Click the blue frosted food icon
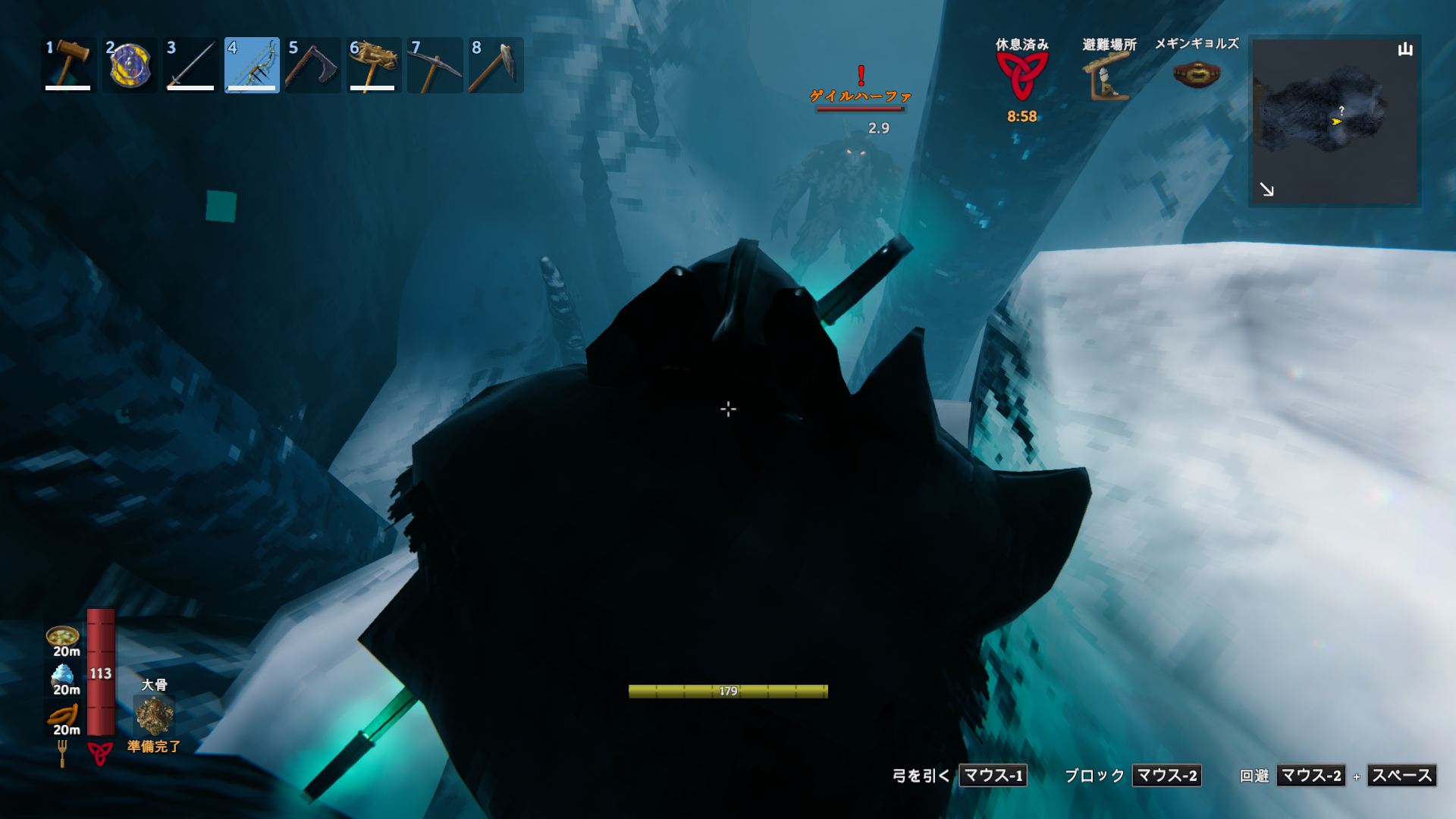 (63, 674)
